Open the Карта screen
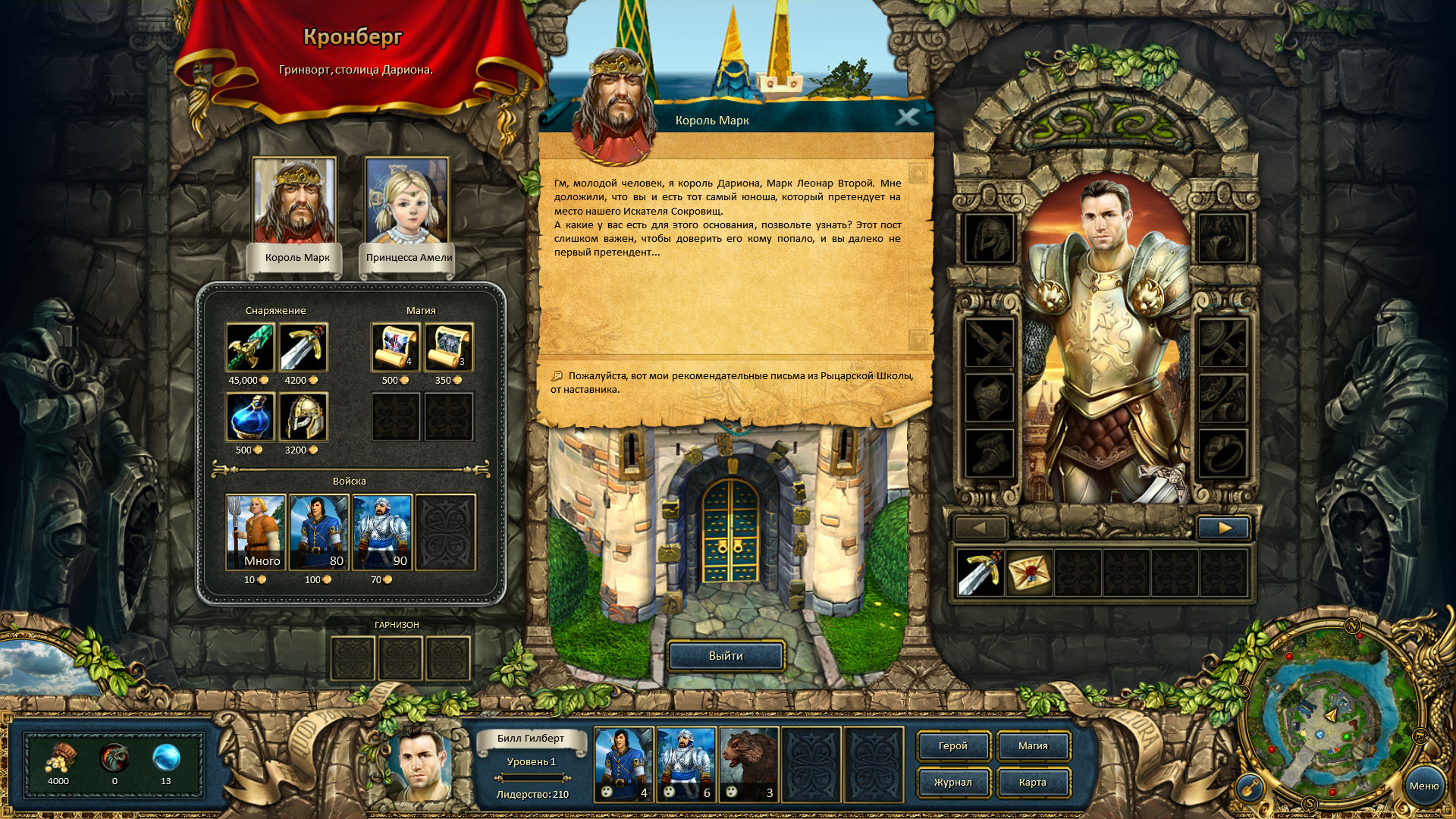The image size is (1456, 819). pos(1033,782)
